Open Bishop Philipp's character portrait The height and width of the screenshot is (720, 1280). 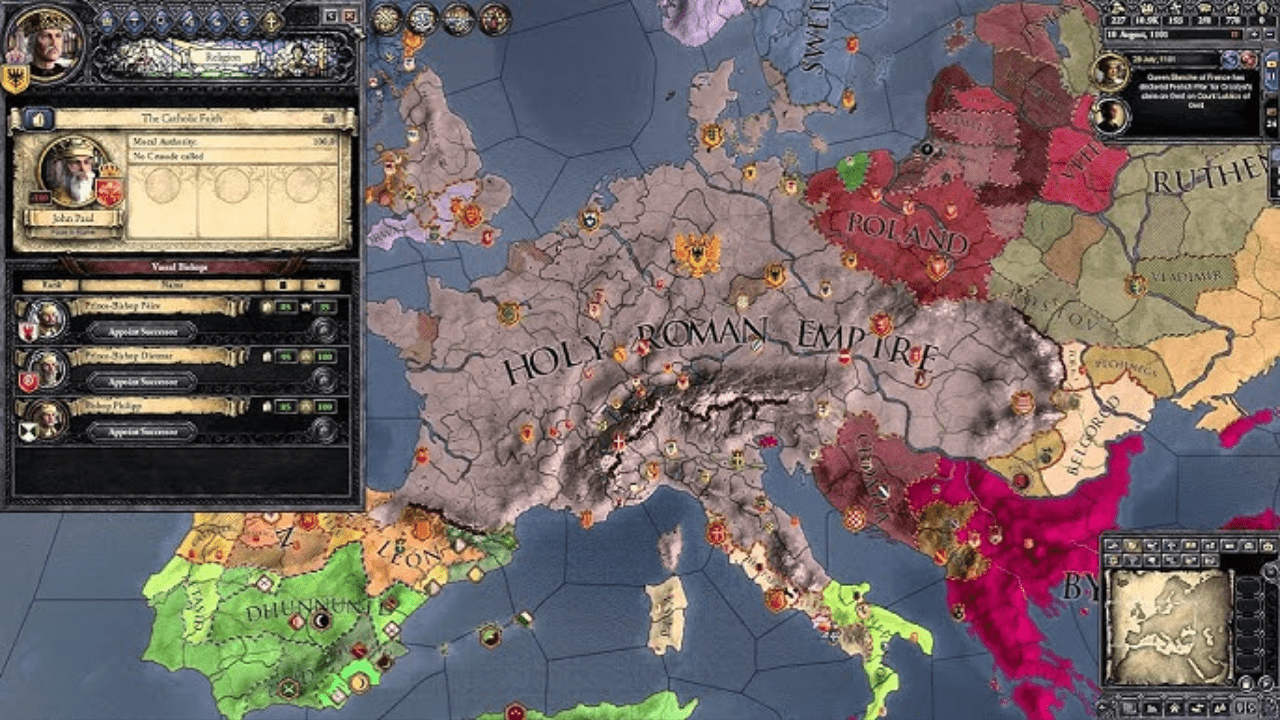[46, 419]
